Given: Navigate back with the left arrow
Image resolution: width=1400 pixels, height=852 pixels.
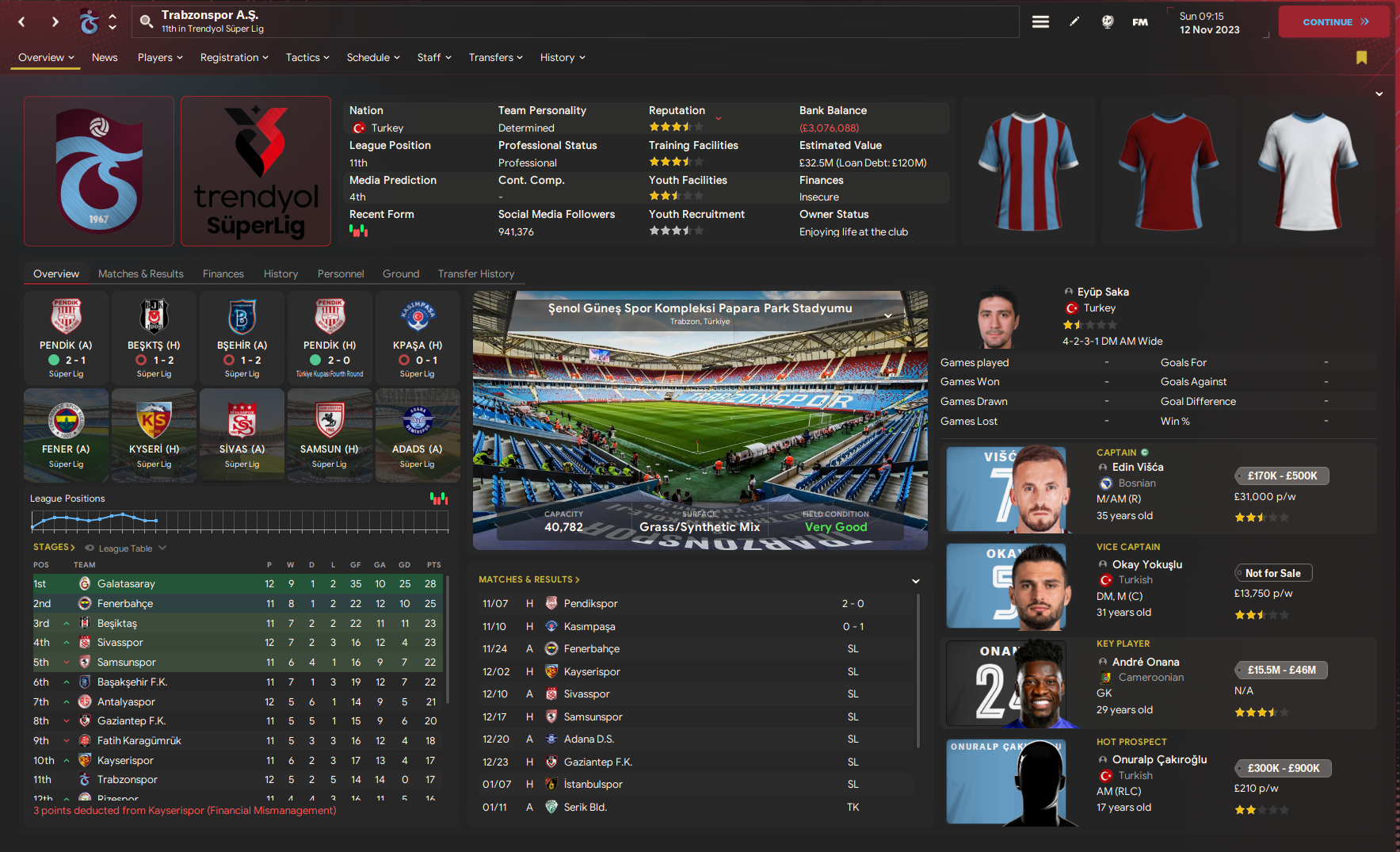Looking at the screenshot, I should [x=22, y=22].
